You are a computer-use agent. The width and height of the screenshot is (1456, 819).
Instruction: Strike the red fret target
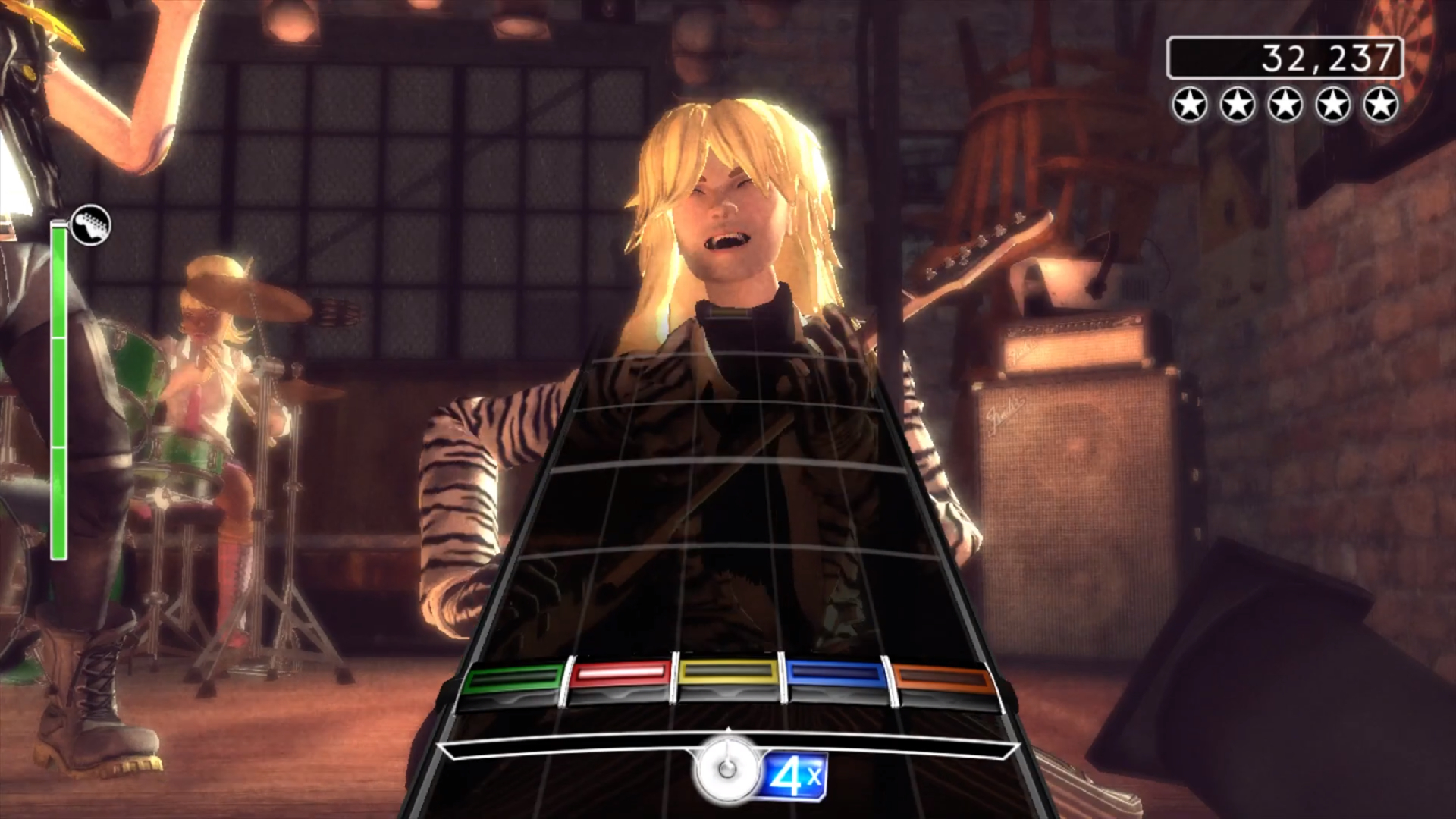tap(620, 673)
